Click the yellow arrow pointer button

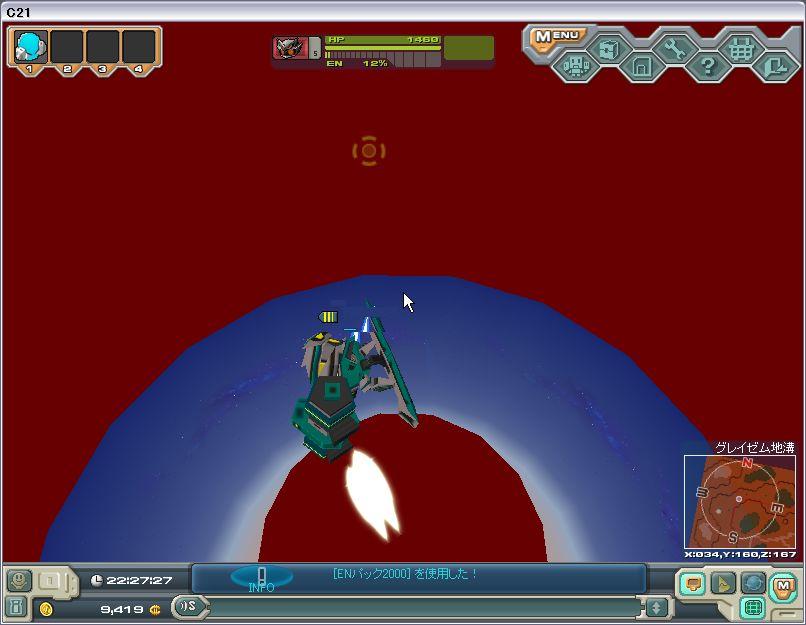[x=722, y=583]
